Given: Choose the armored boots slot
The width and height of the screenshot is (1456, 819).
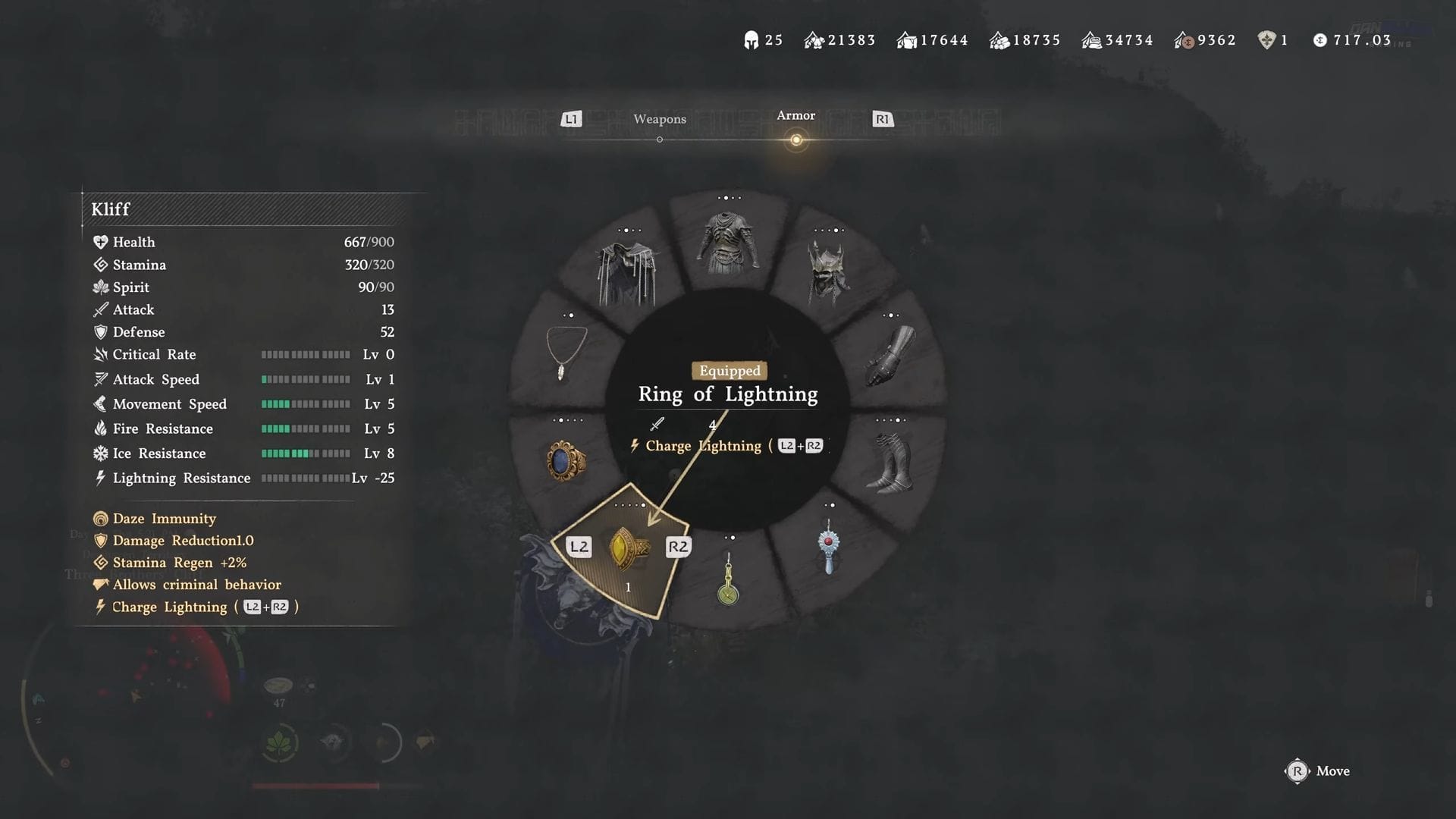Looking at the screenshot, I should pyautogui.click(x=890, y=463).
